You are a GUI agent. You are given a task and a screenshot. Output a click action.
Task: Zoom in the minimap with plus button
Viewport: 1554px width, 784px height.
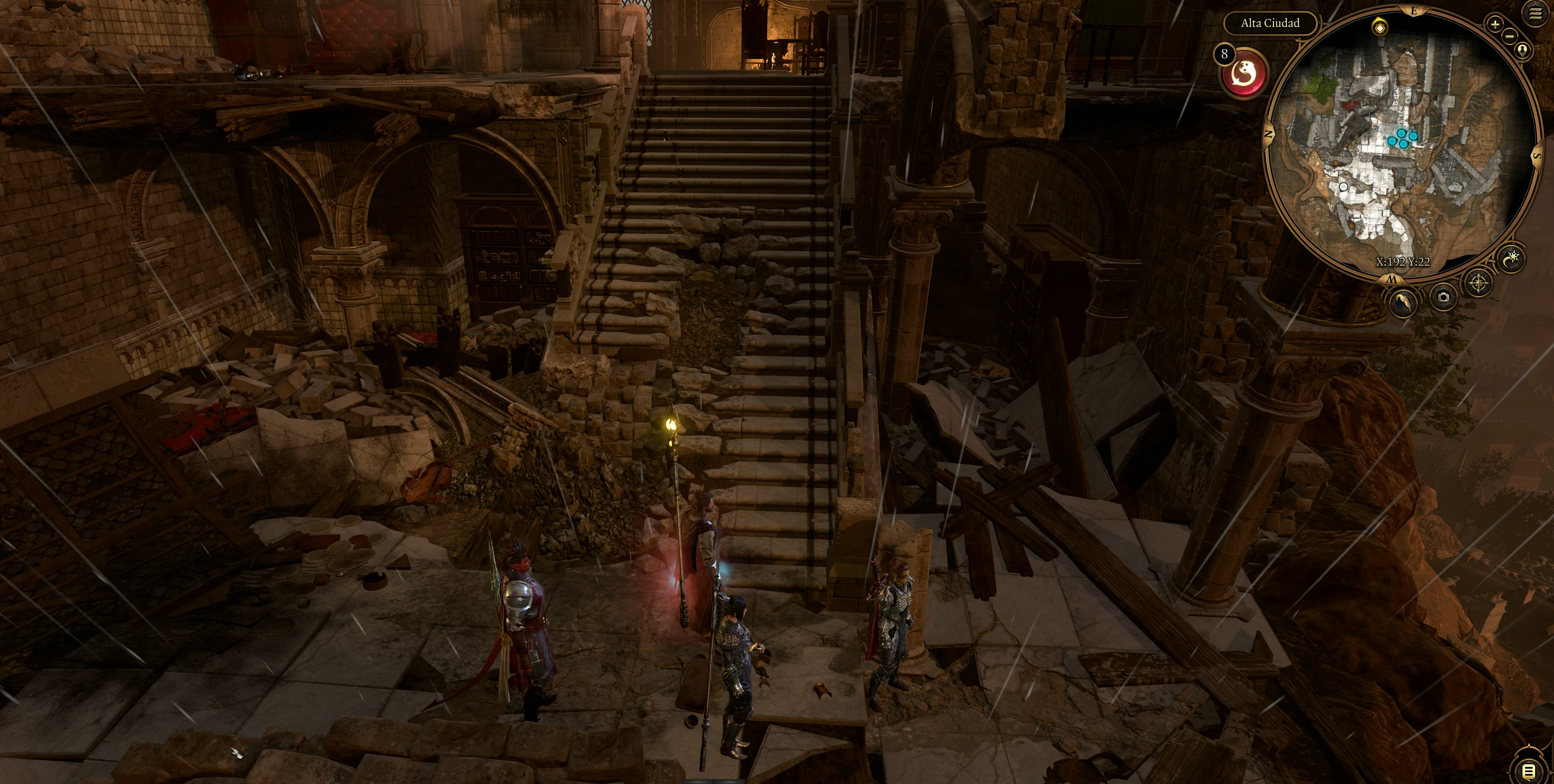pos(1495,24)
